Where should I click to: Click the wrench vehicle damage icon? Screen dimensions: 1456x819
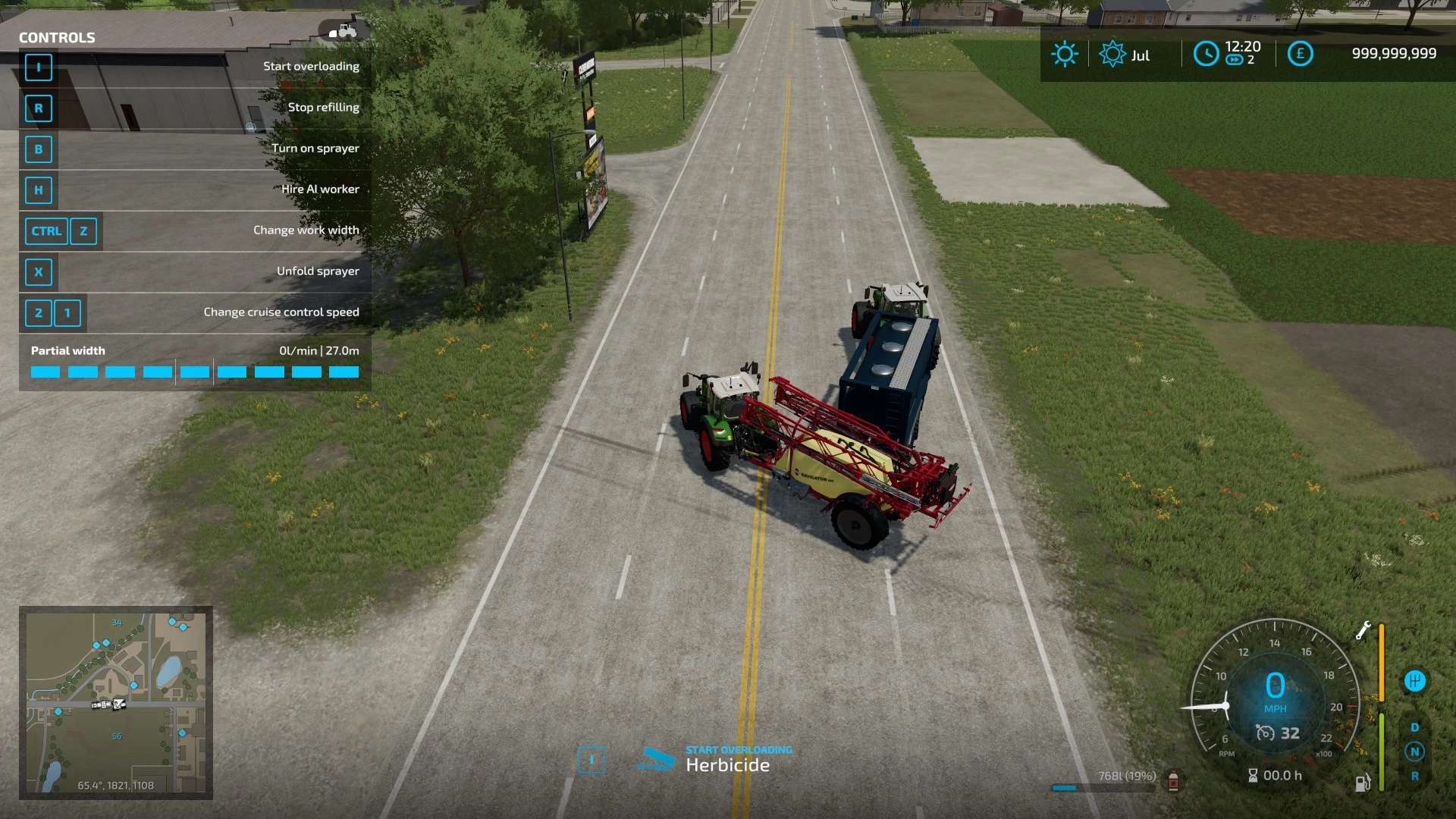(1363, 630)
